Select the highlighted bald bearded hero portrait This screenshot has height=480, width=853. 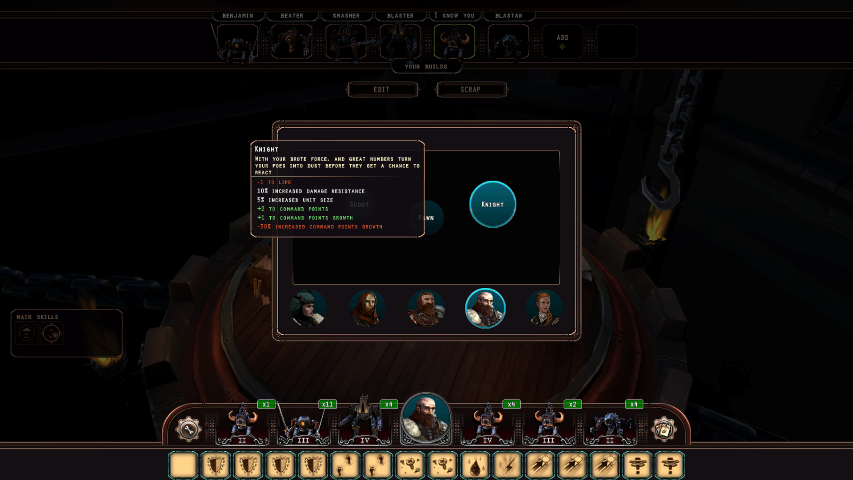pos(485,308)
